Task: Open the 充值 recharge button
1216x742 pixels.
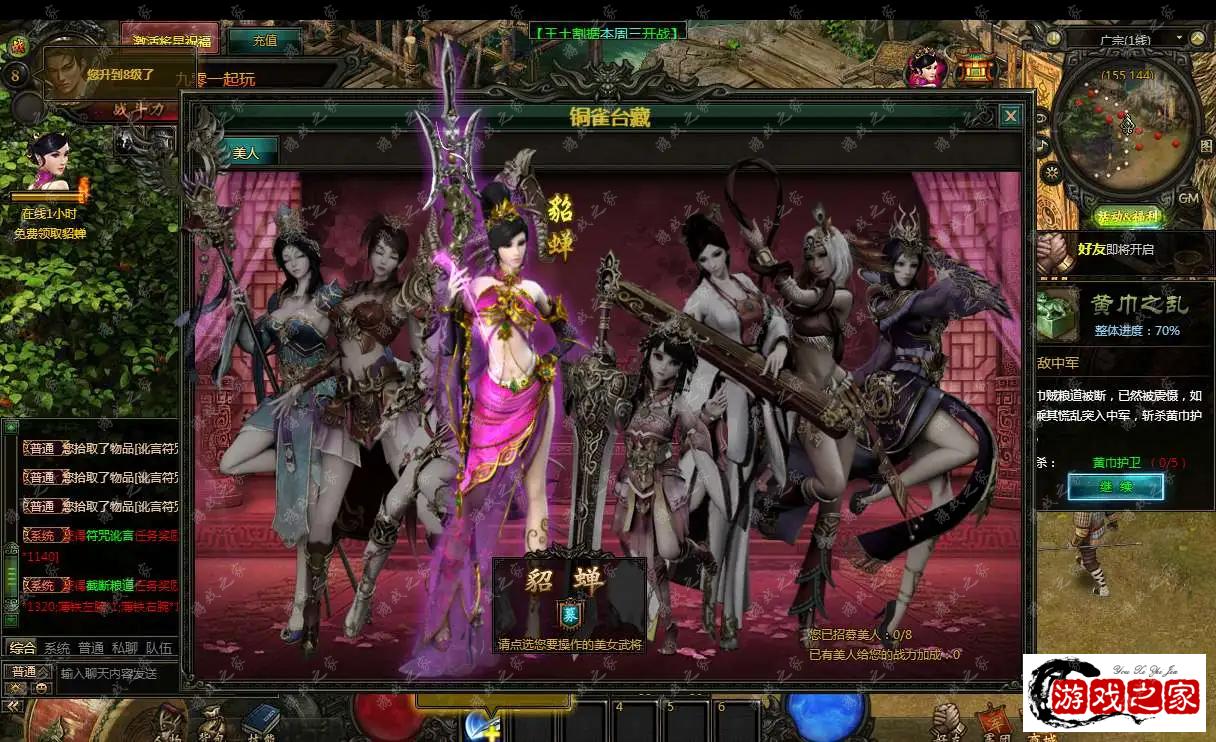Action: pos(264,41)
